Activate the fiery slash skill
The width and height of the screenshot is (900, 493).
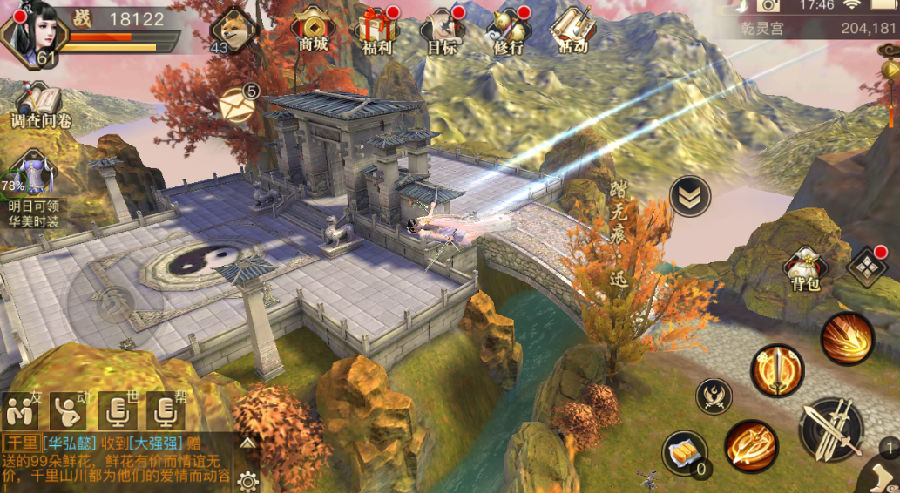point(847,340)
